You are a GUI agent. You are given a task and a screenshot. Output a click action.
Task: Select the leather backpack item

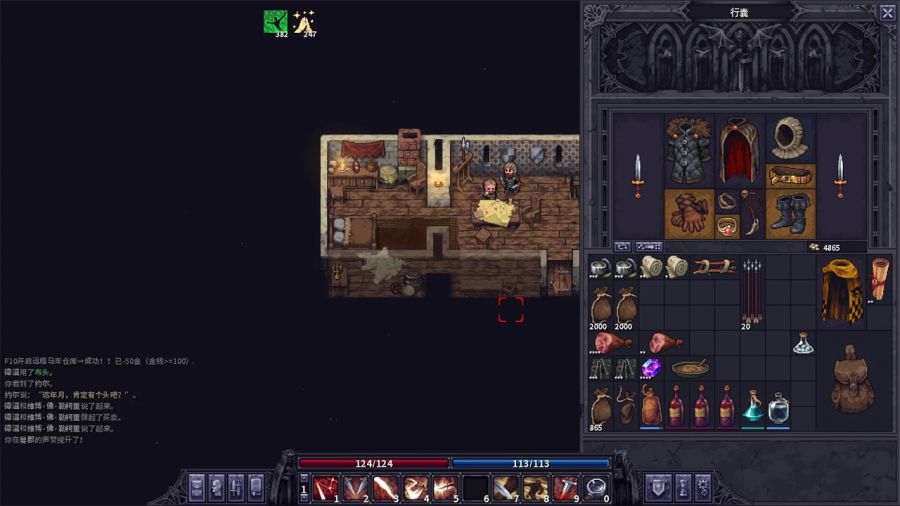[853, 380]
